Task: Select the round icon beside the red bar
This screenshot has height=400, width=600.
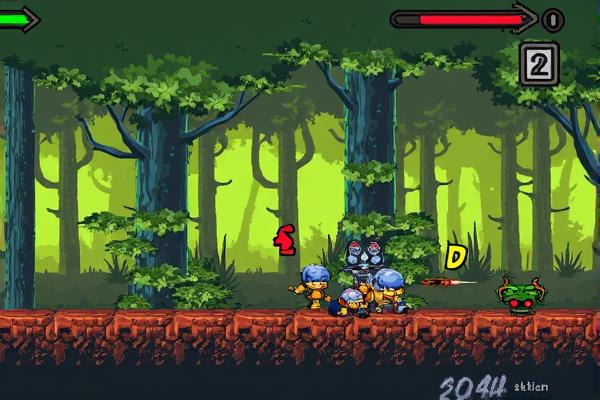Action: pos(552,19)
